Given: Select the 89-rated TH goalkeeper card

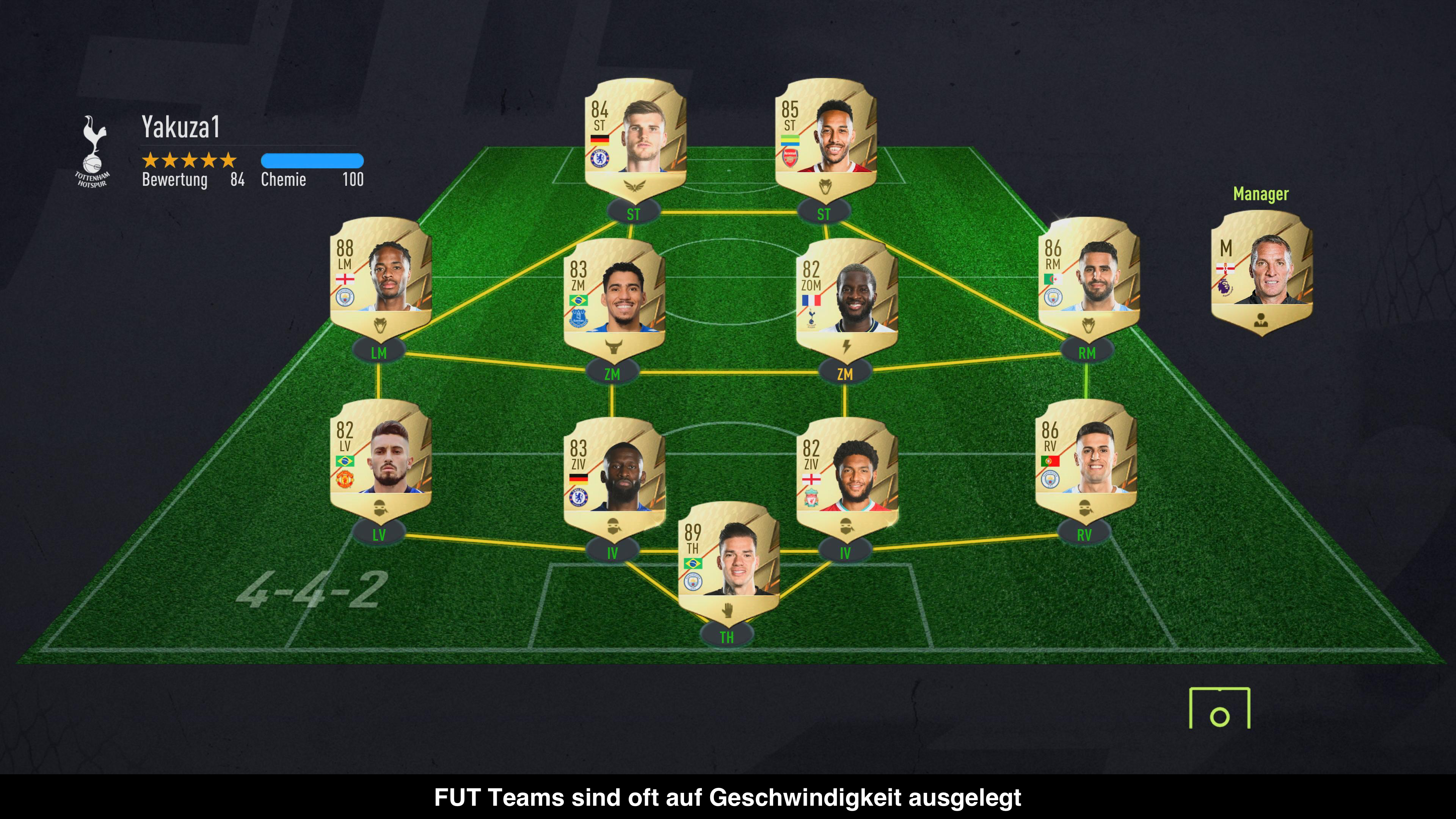Looking at the screenshot, I should [x=728, y=561].
